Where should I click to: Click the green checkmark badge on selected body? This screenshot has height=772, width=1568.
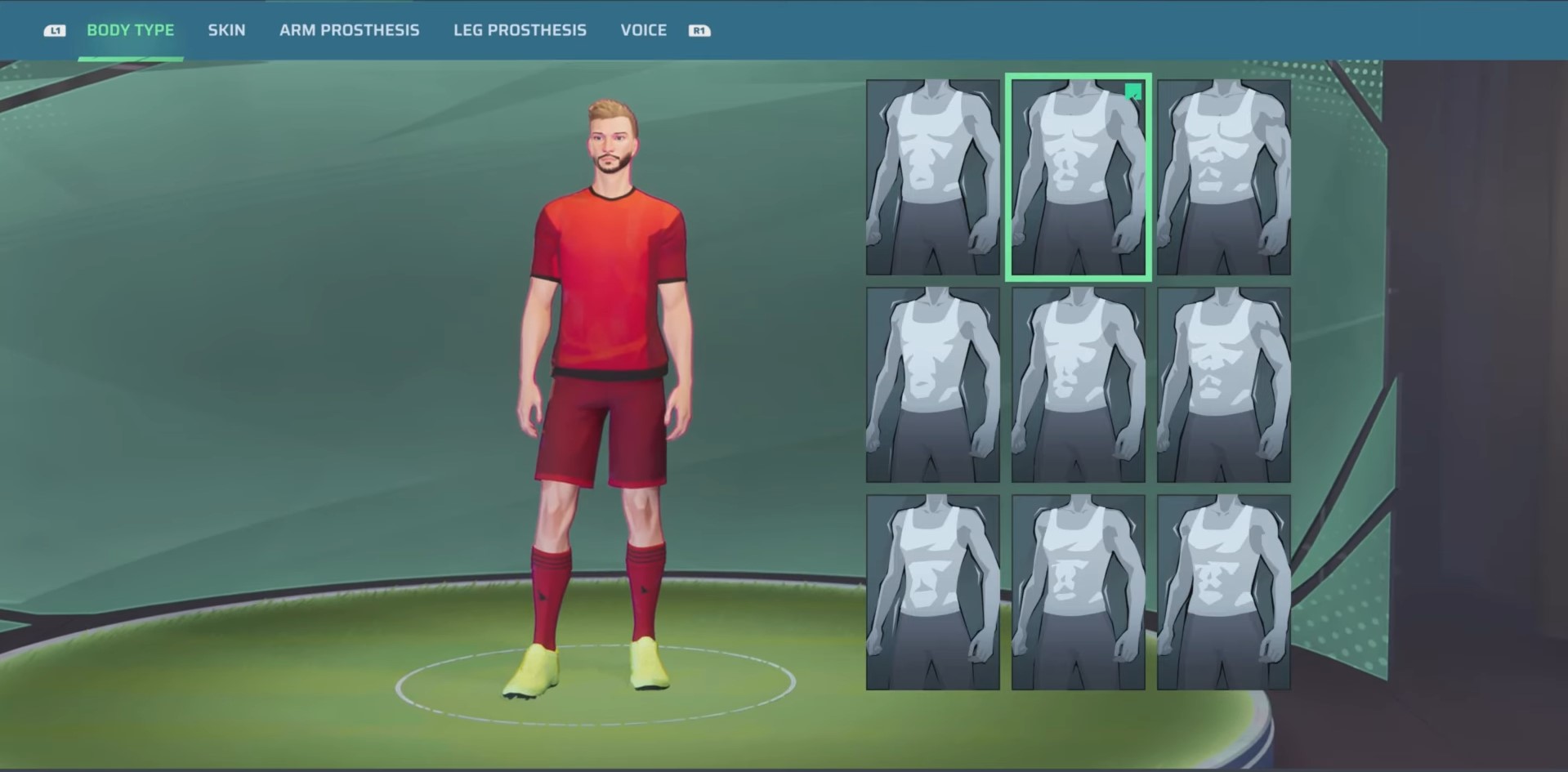click(x=1134, y=92)
